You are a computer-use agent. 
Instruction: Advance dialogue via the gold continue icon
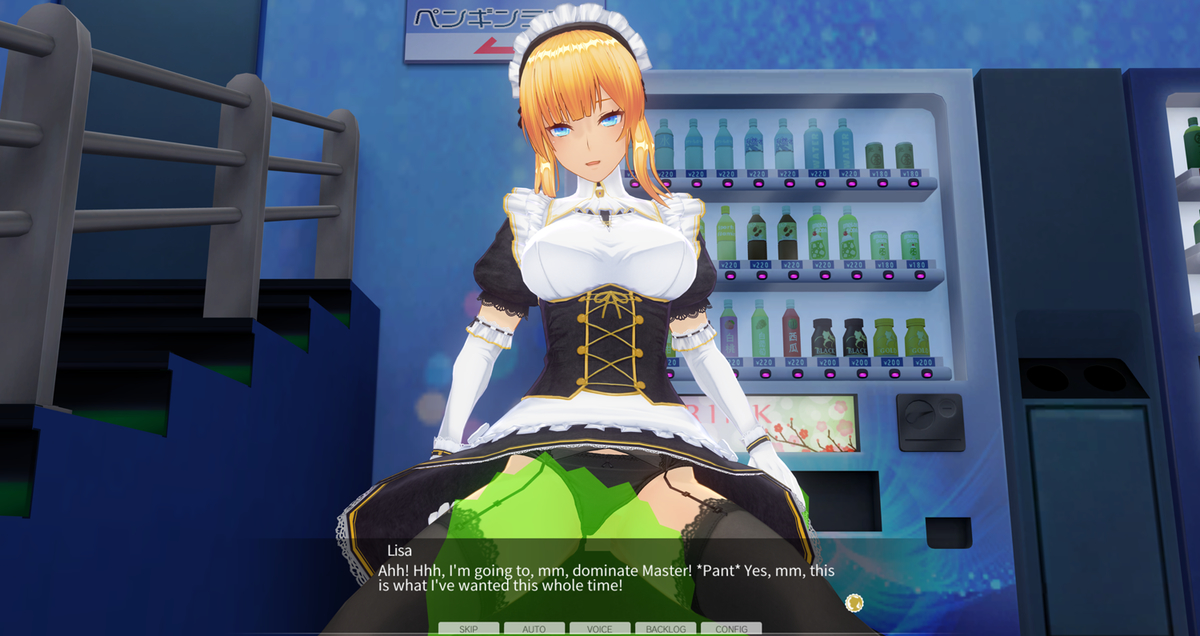tap(853, 602)
